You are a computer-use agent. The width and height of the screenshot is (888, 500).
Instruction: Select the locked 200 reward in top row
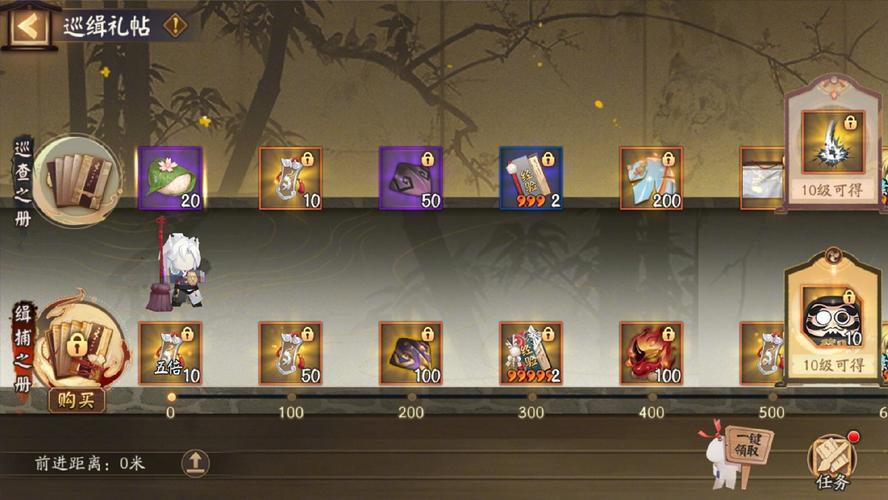(651, 178)
